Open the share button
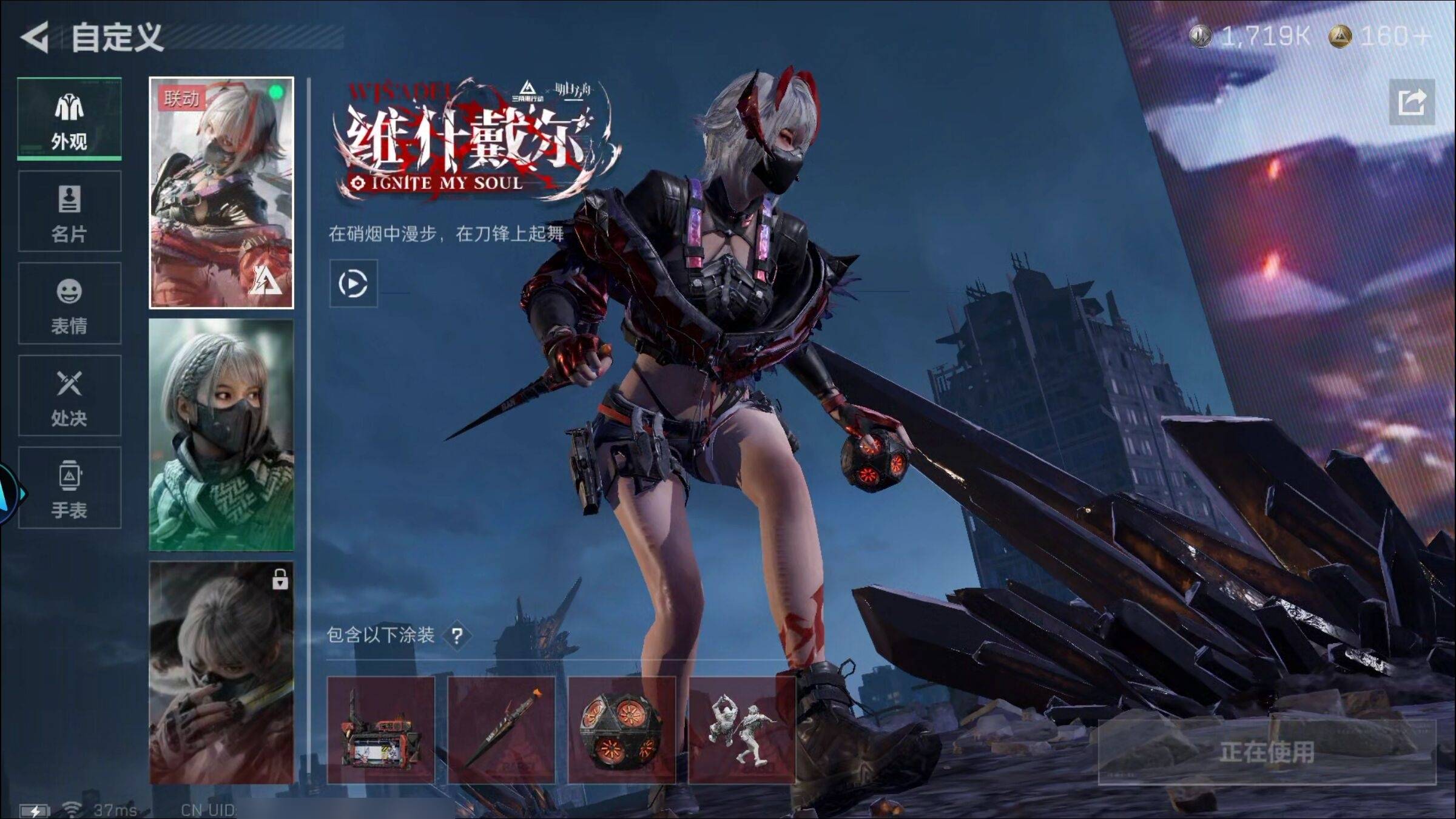1456x819 pixels. tap(1412, 102)
